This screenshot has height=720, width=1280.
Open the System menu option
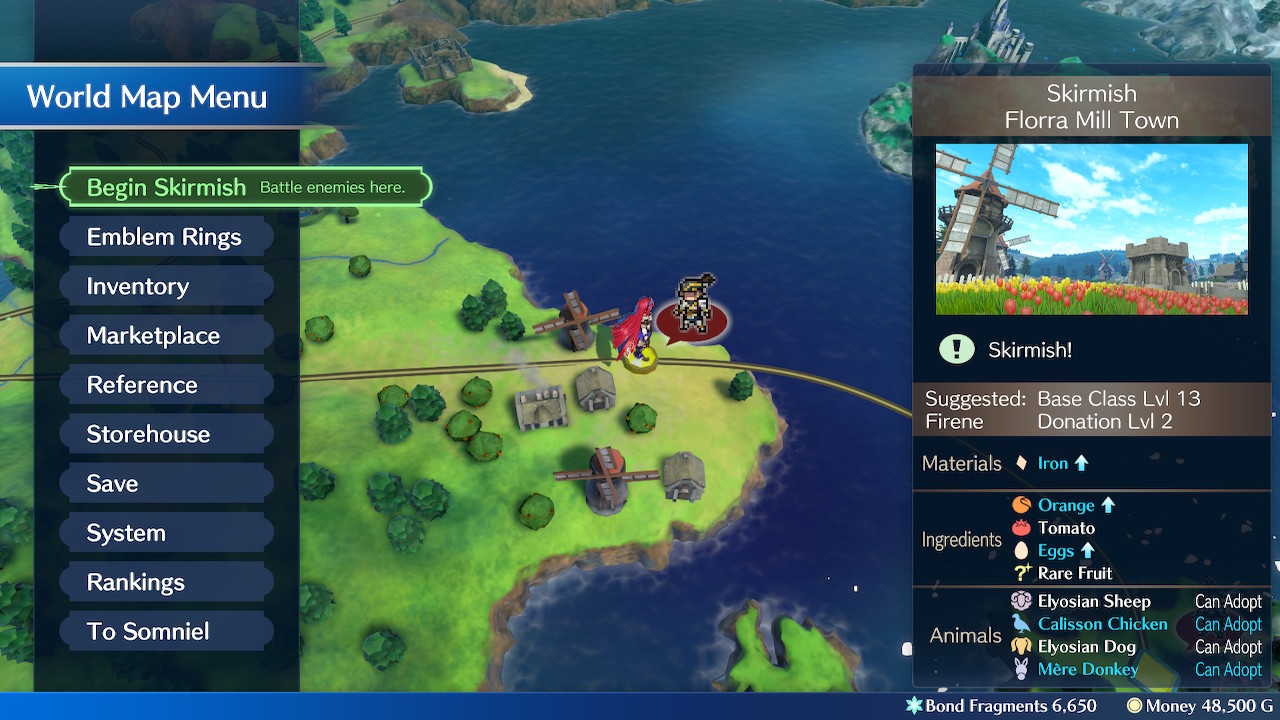pyautogui.click(x=126, y=532)
